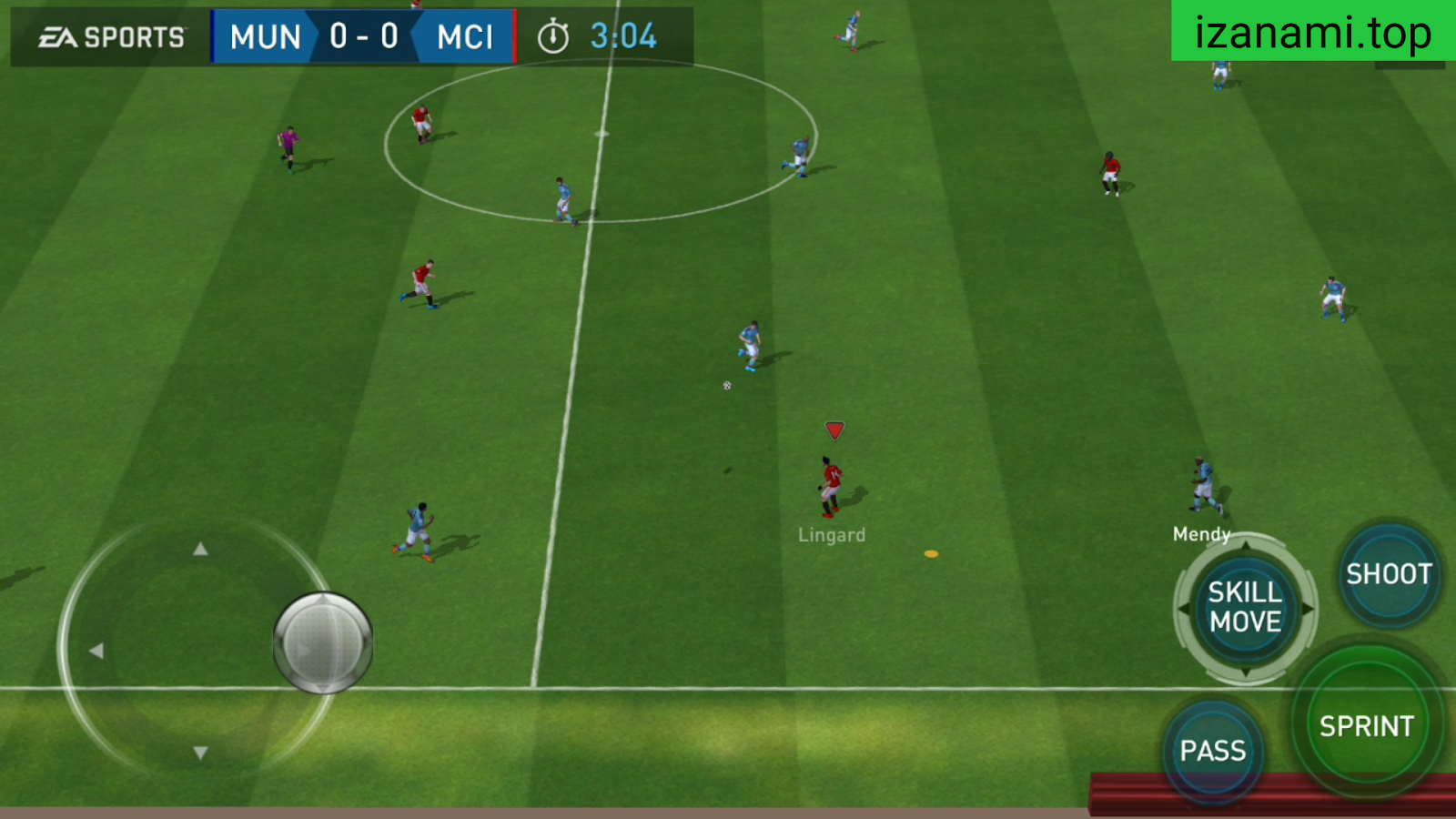
Task: Tap the match score 0 - 0 display
Action: tap(362, 36)
